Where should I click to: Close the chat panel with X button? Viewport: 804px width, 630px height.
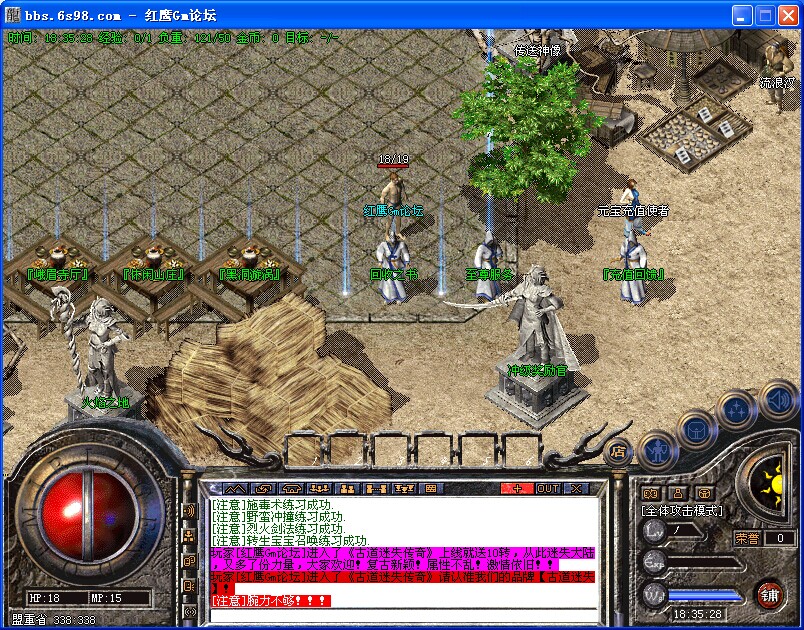click(x=576, y=489)
